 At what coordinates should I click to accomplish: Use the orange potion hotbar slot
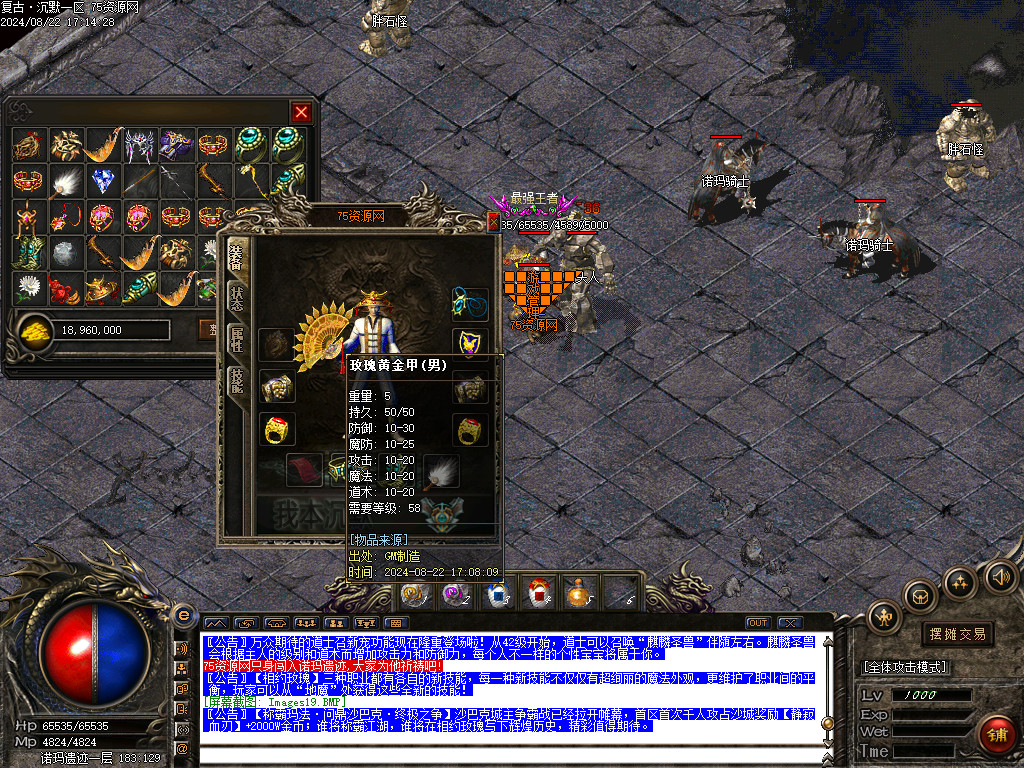[577, 594]
